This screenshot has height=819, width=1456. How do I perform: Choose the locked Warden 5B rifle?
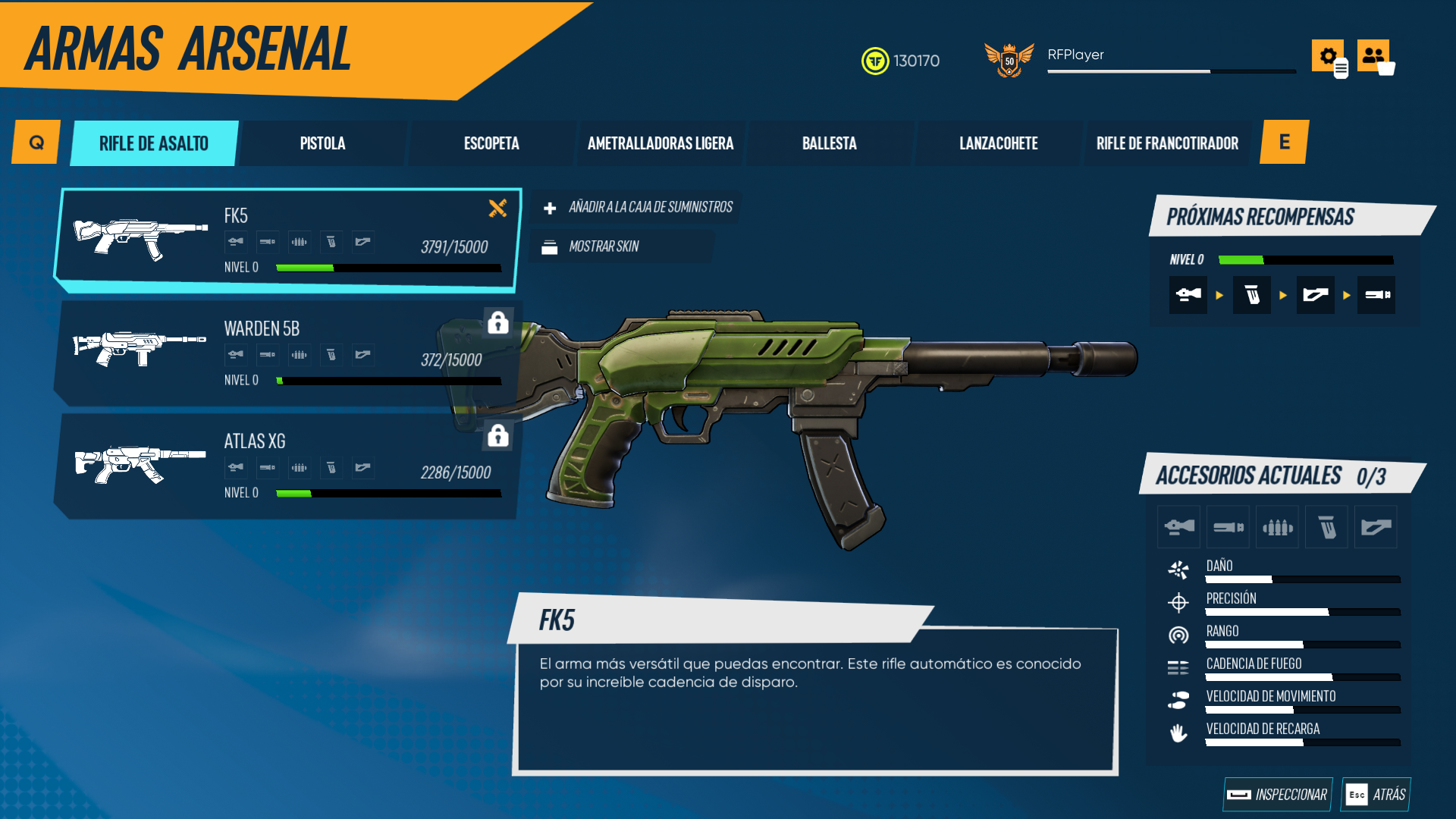[x=287, y=353]
